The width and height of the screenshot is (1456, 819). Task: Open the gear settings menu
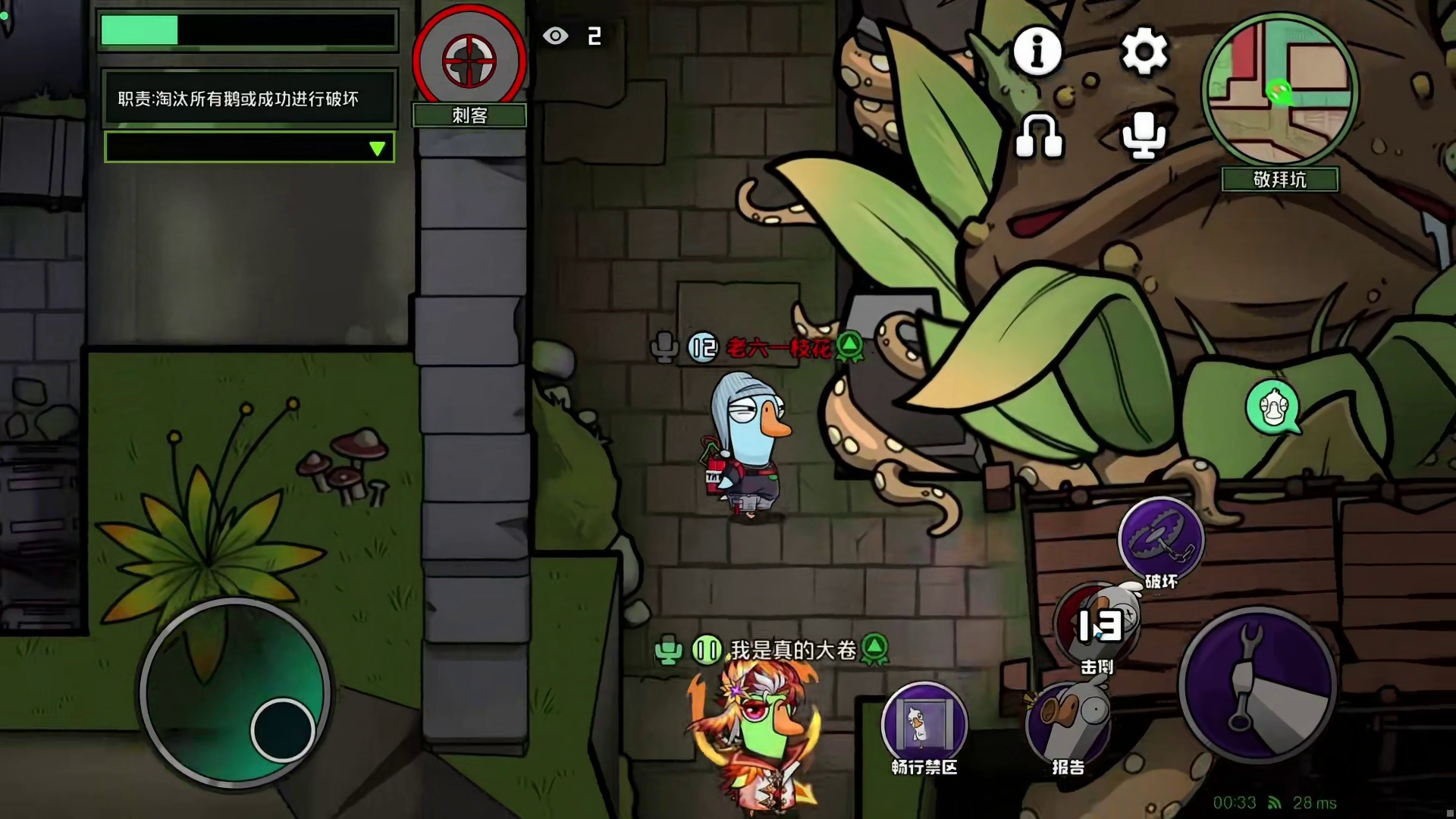1144,52
